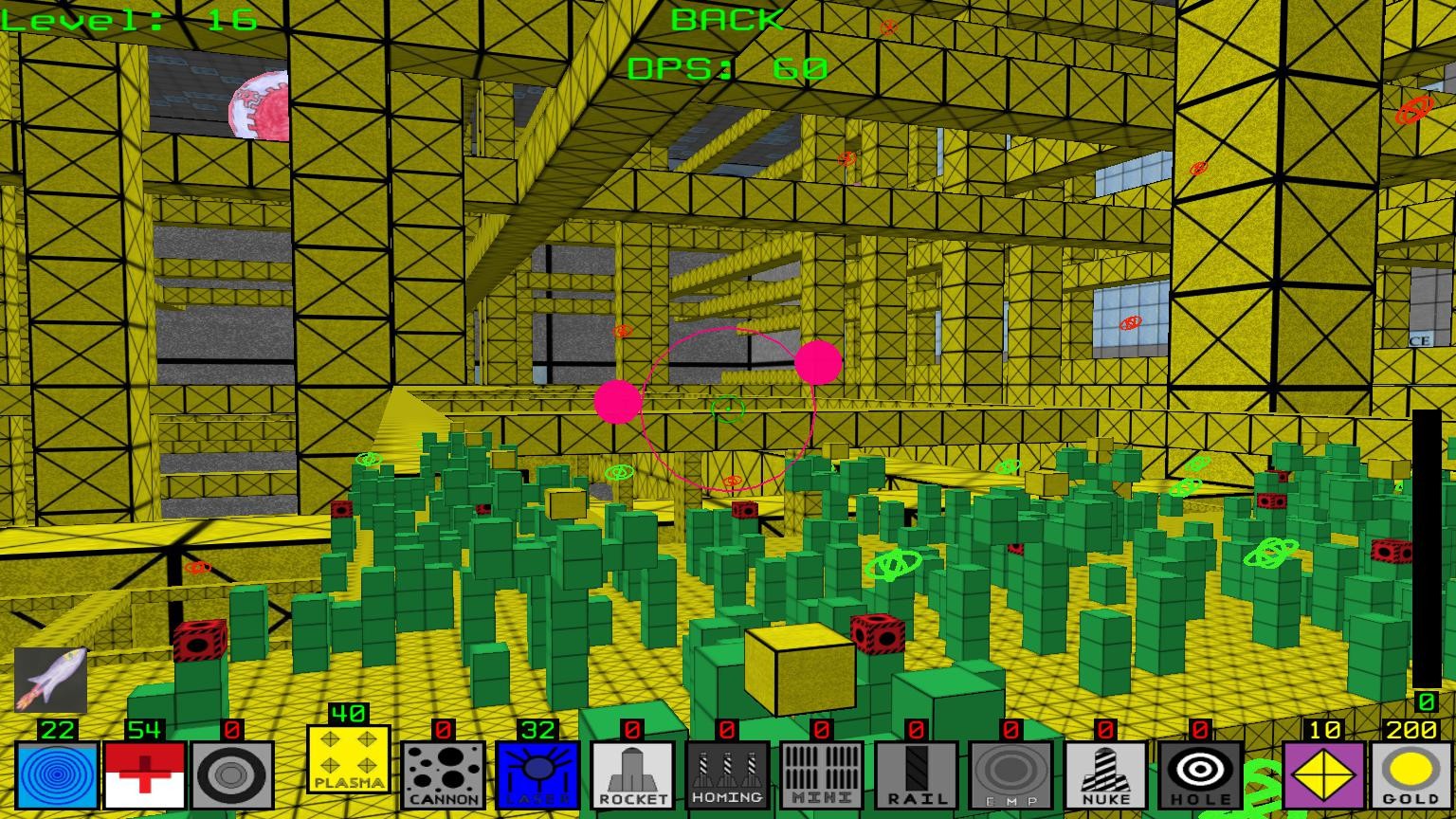Select the HOMING missile icon
Viewport: 1456px width, 819px height.
coord(729,775)
